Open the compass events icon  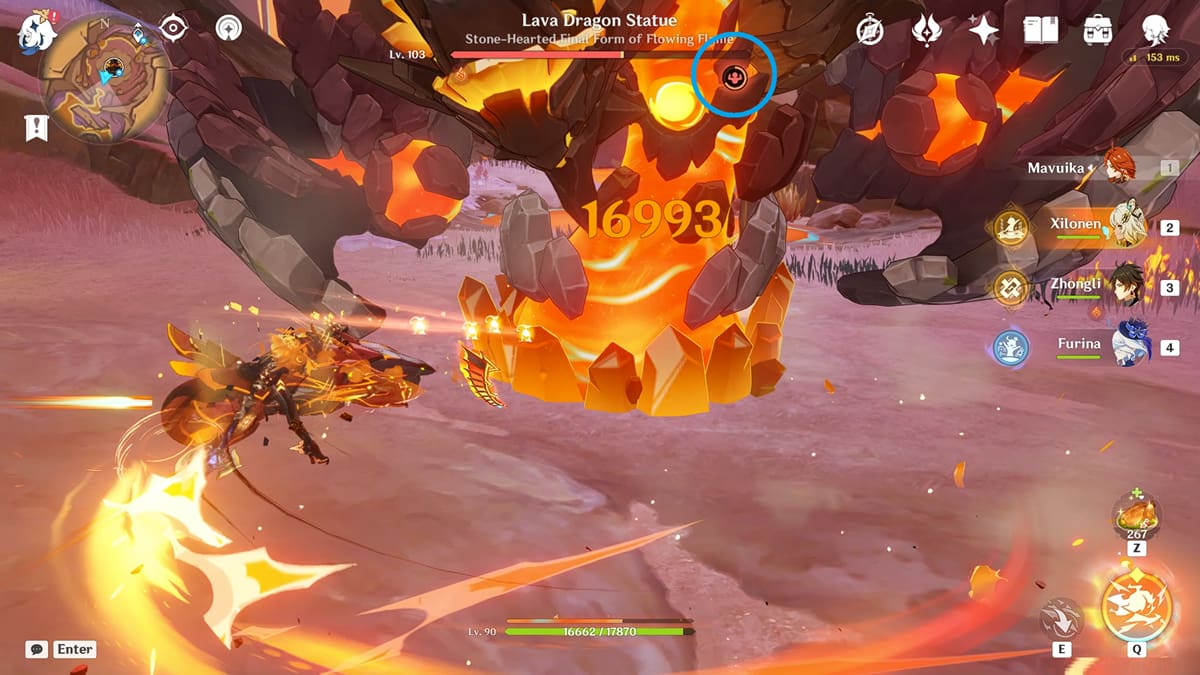870,31
